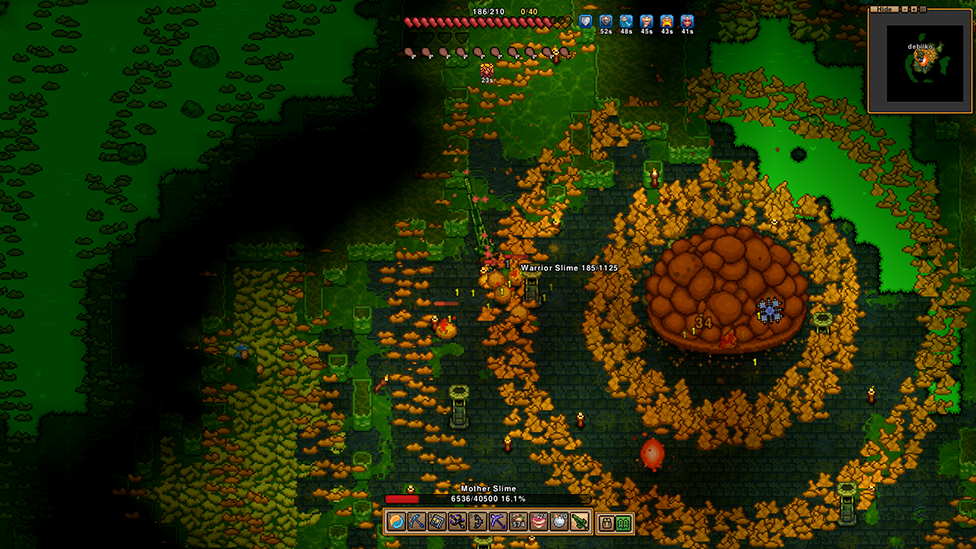This screenshot has height=549, width=976.
Task: Open the backpack inventory button
Action: (607, 523)
